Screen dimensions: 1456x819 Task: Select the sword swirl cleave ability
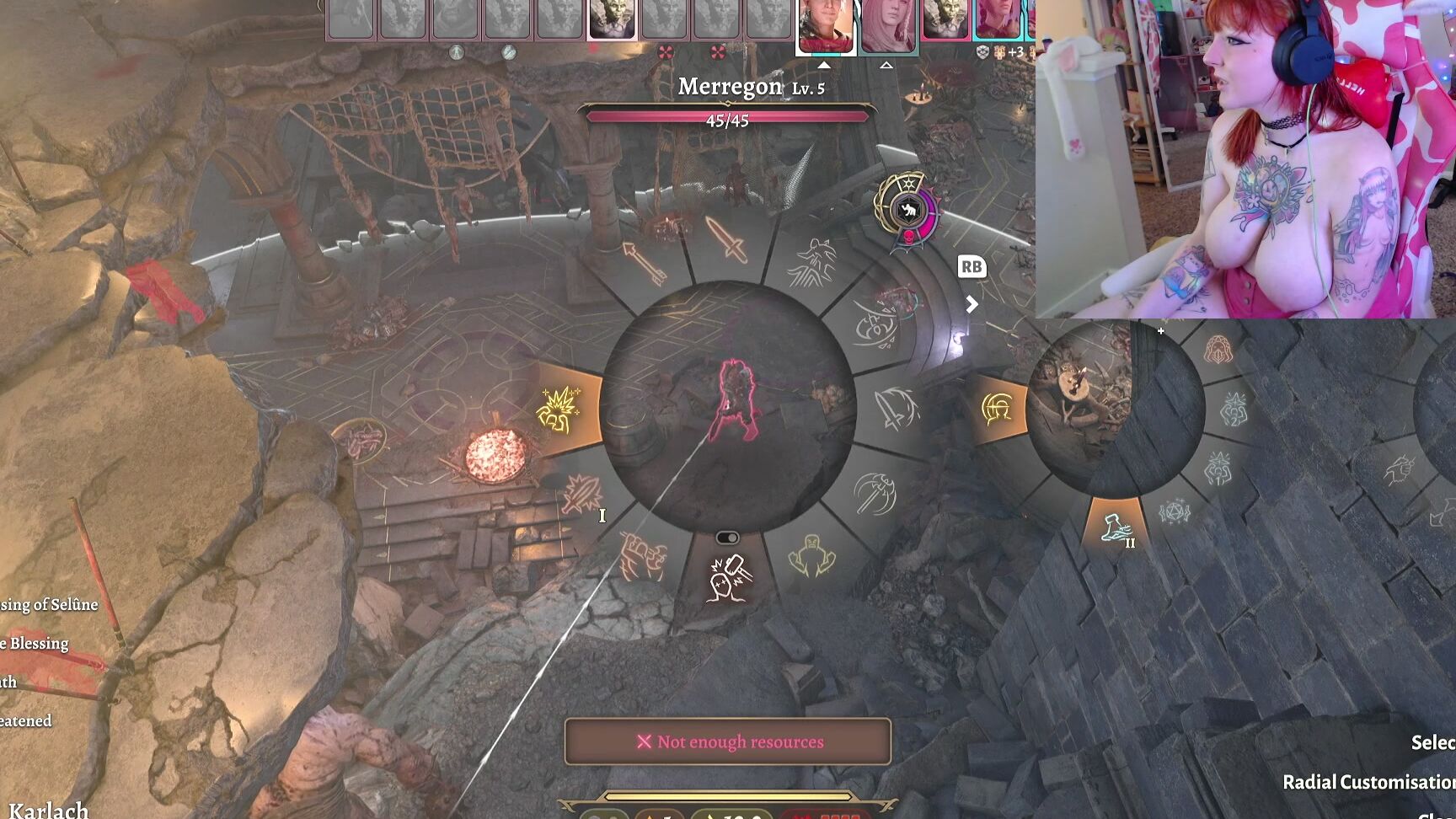895,409
